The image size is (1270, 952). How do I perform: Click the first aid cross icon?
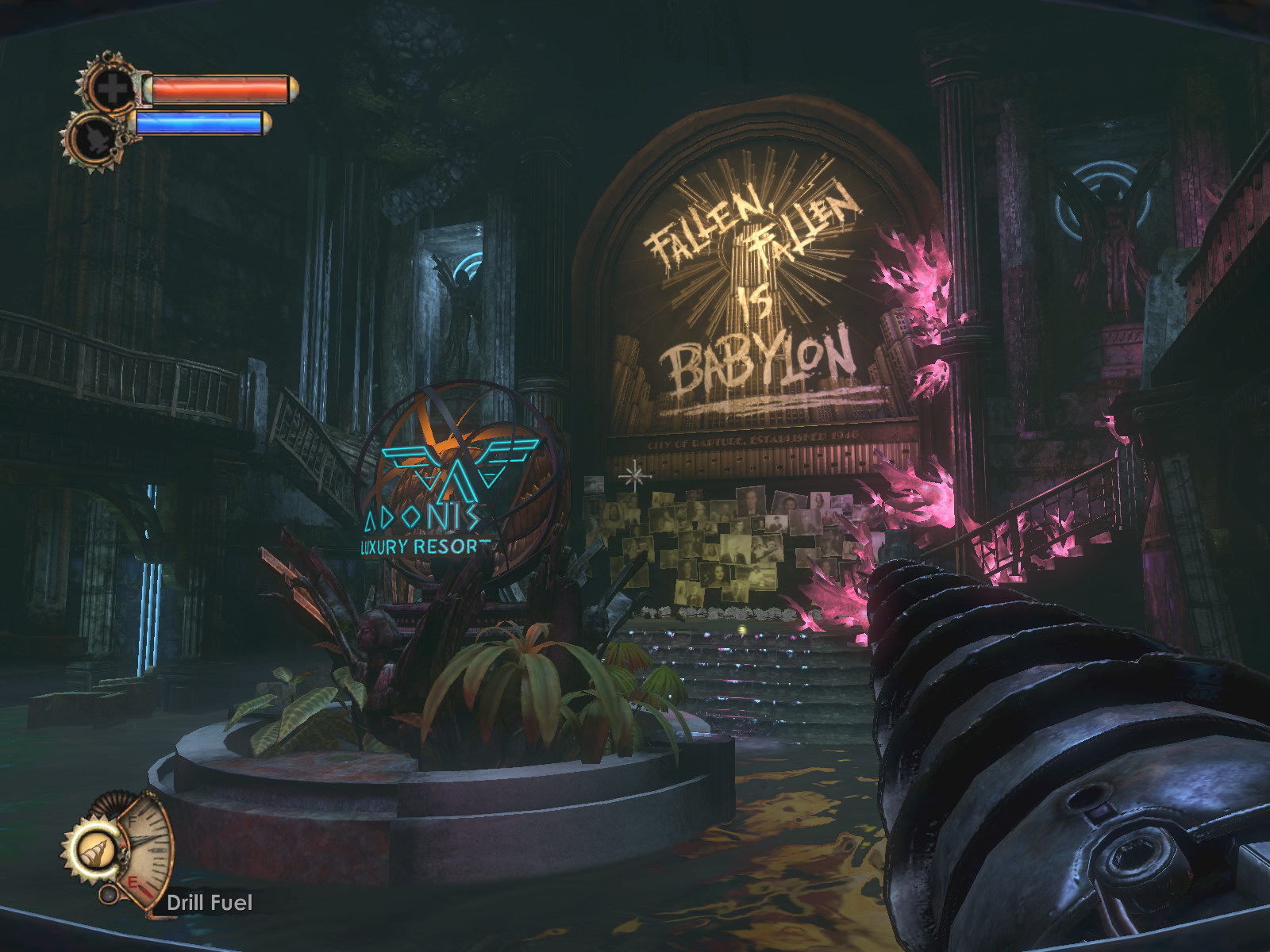tap(111, 88)
